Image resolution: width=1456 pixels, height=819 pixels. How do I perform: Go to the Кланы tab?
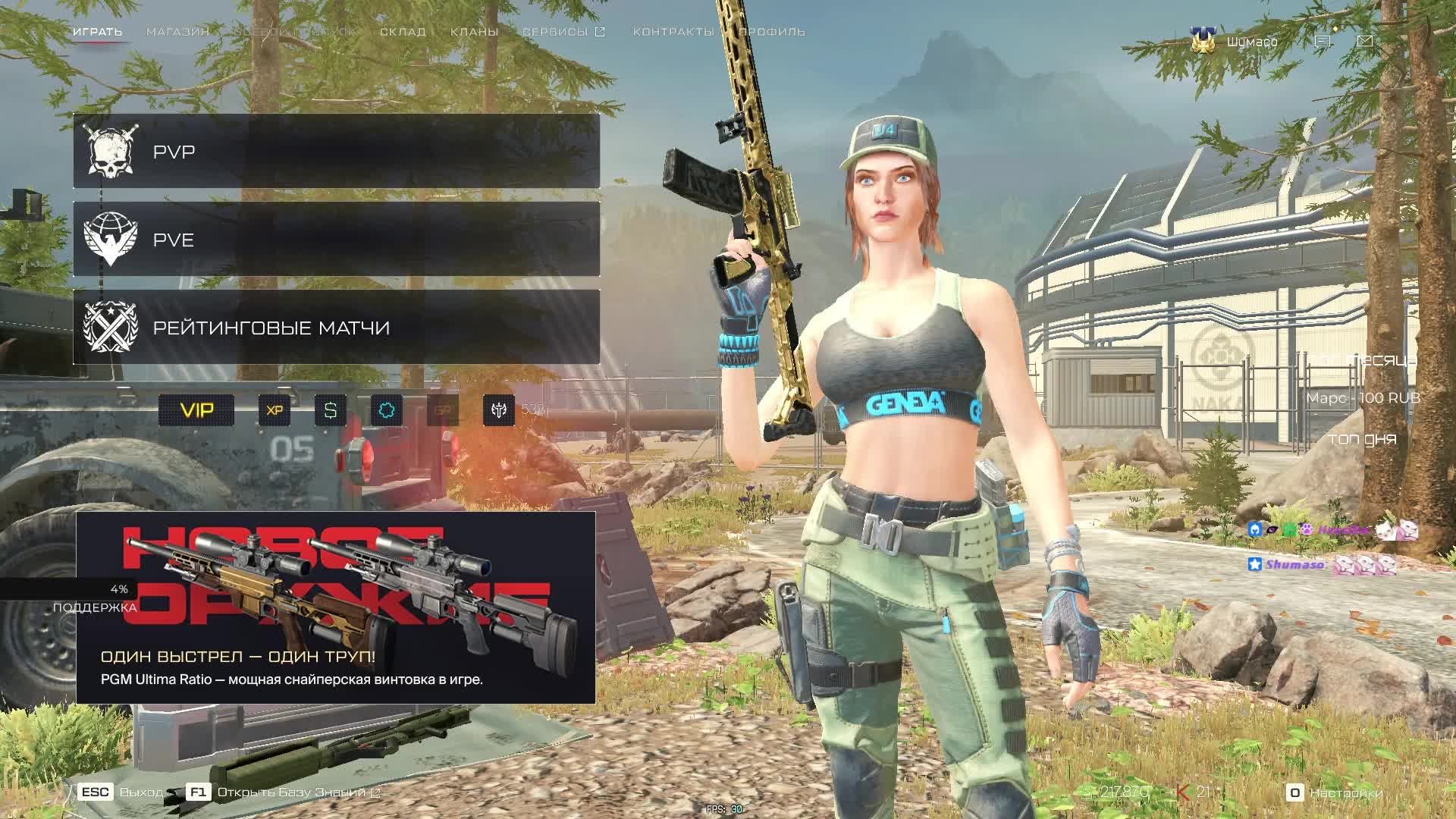(474, 32)
